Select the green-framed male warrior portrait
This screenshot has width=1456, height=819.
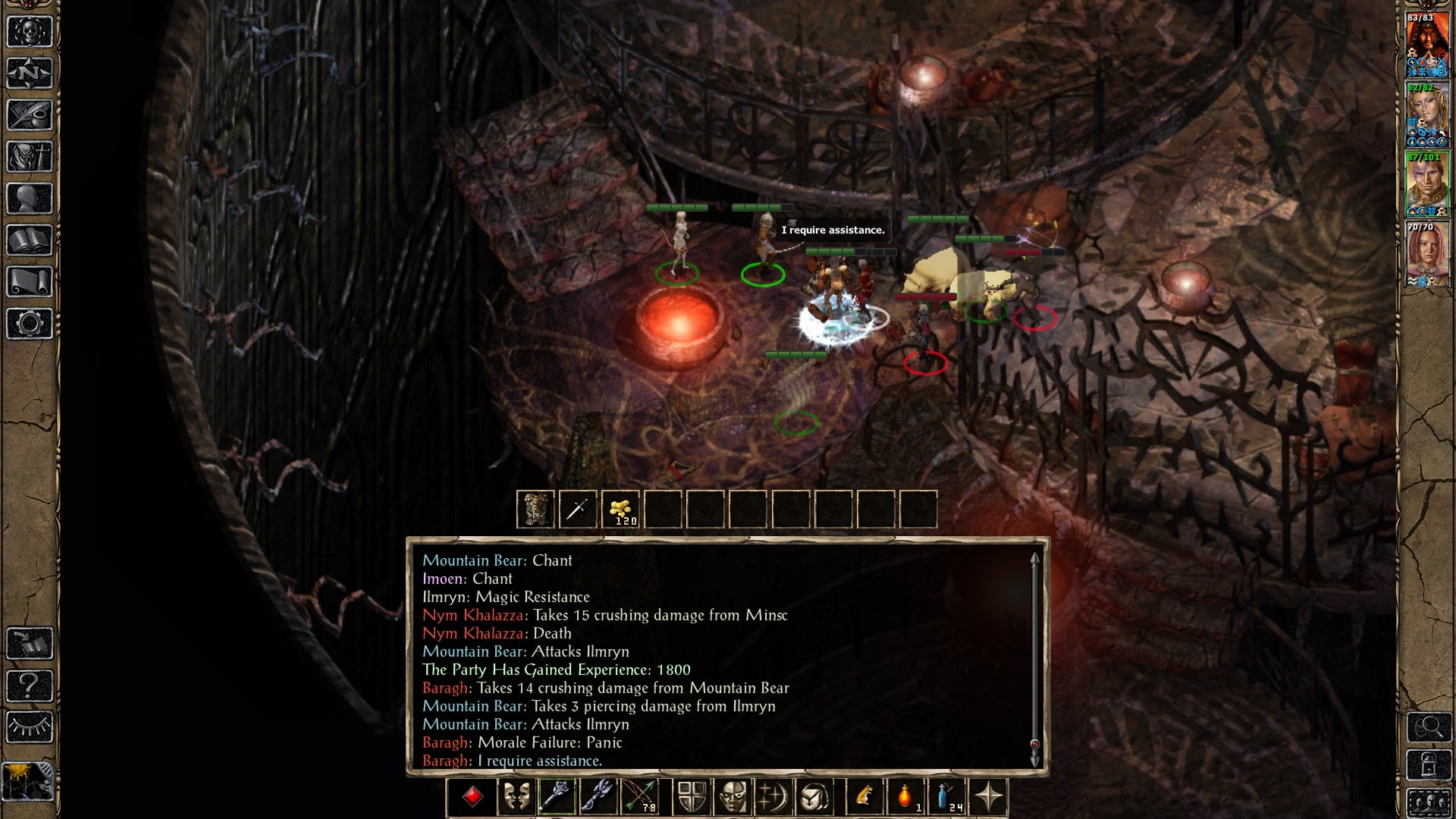coord(1427,184)
